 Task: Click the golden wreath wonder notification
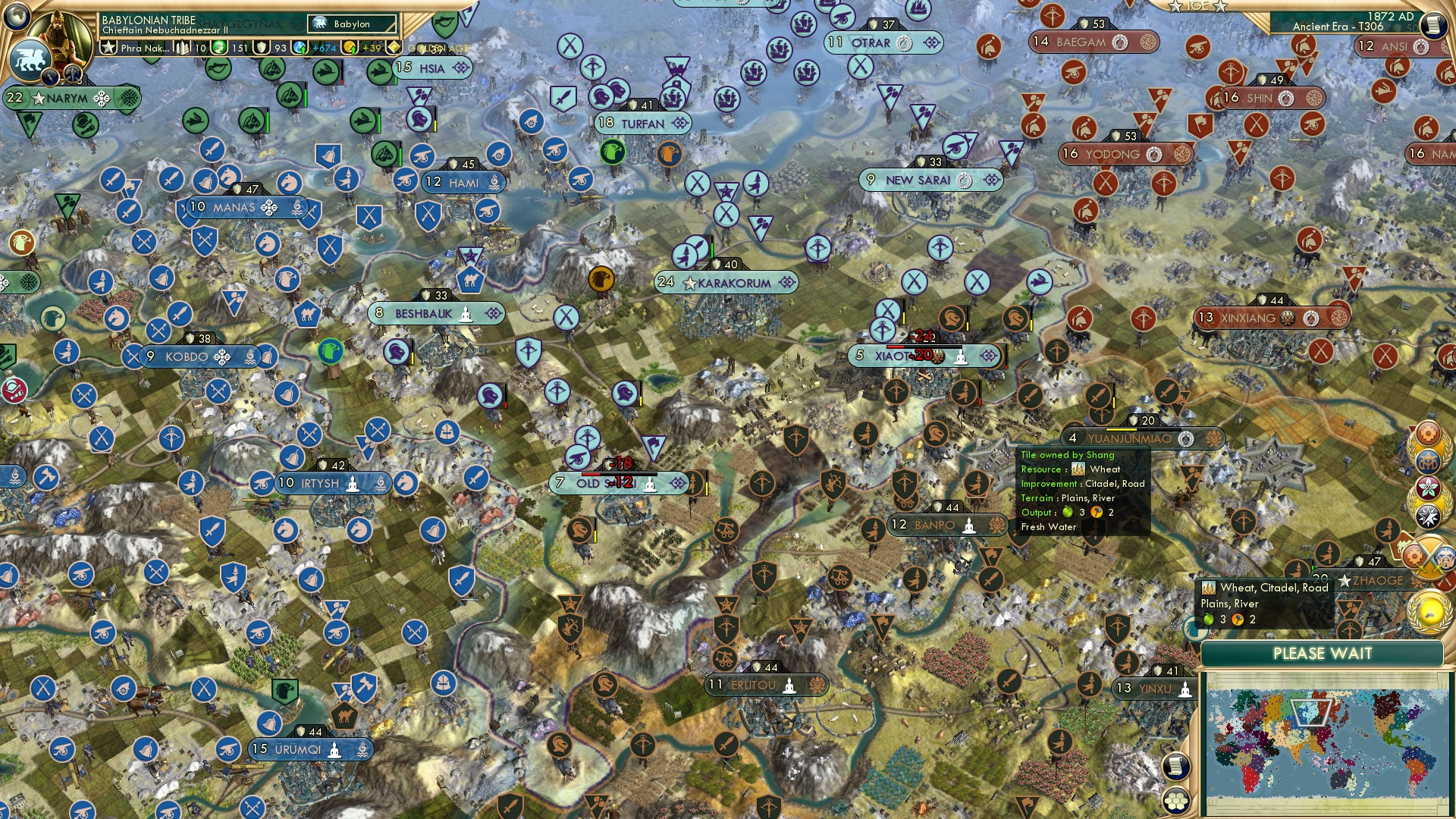tap(1429, 611)
